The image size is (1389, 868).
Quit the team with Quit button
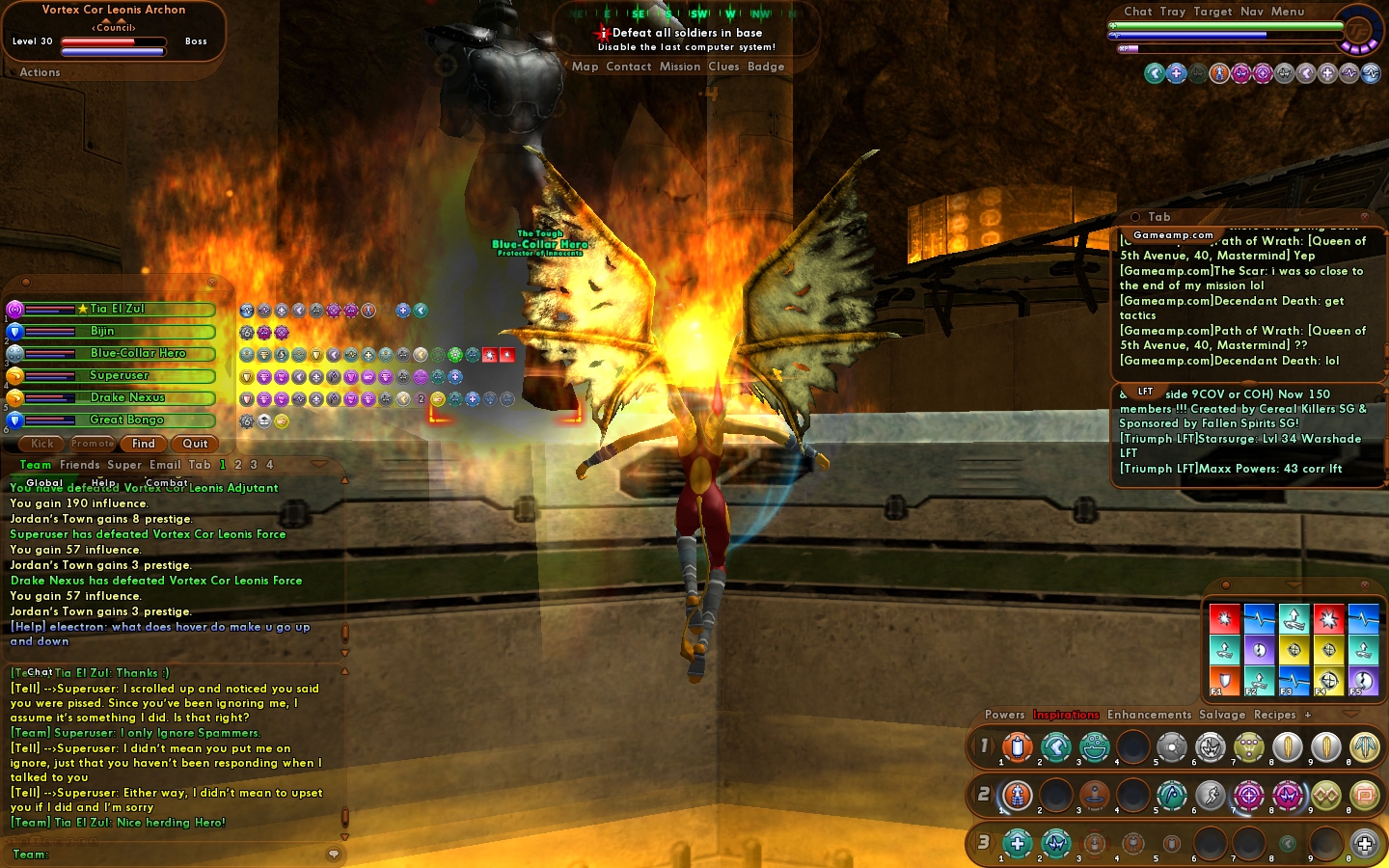(195, 444)
